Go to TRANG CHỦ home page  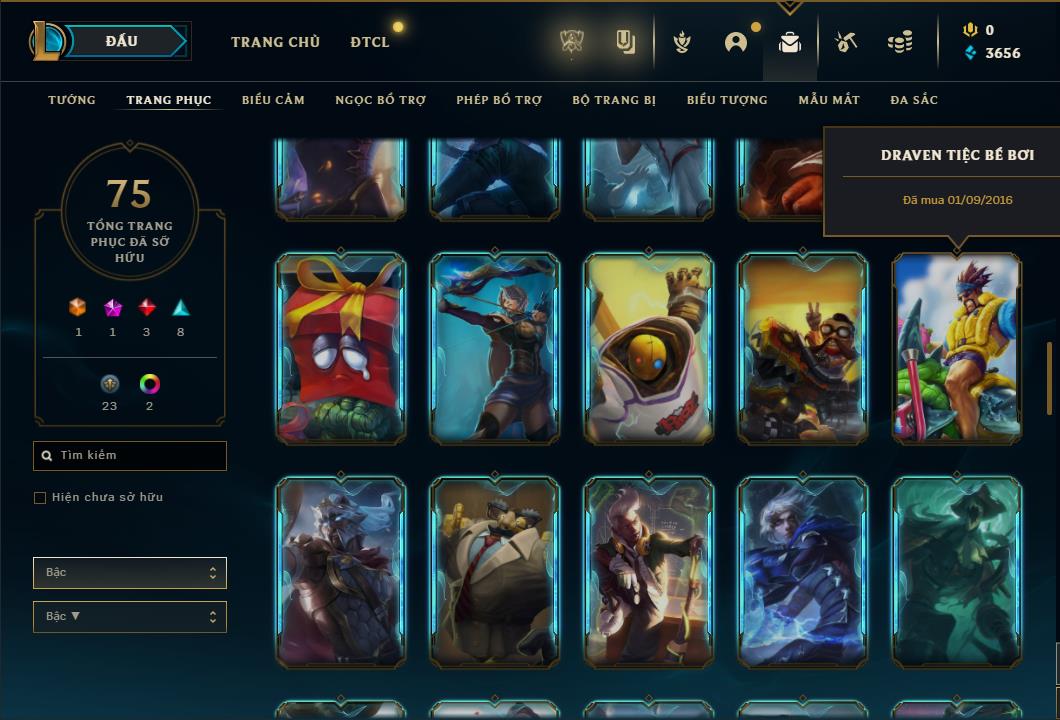coord(275,42)
